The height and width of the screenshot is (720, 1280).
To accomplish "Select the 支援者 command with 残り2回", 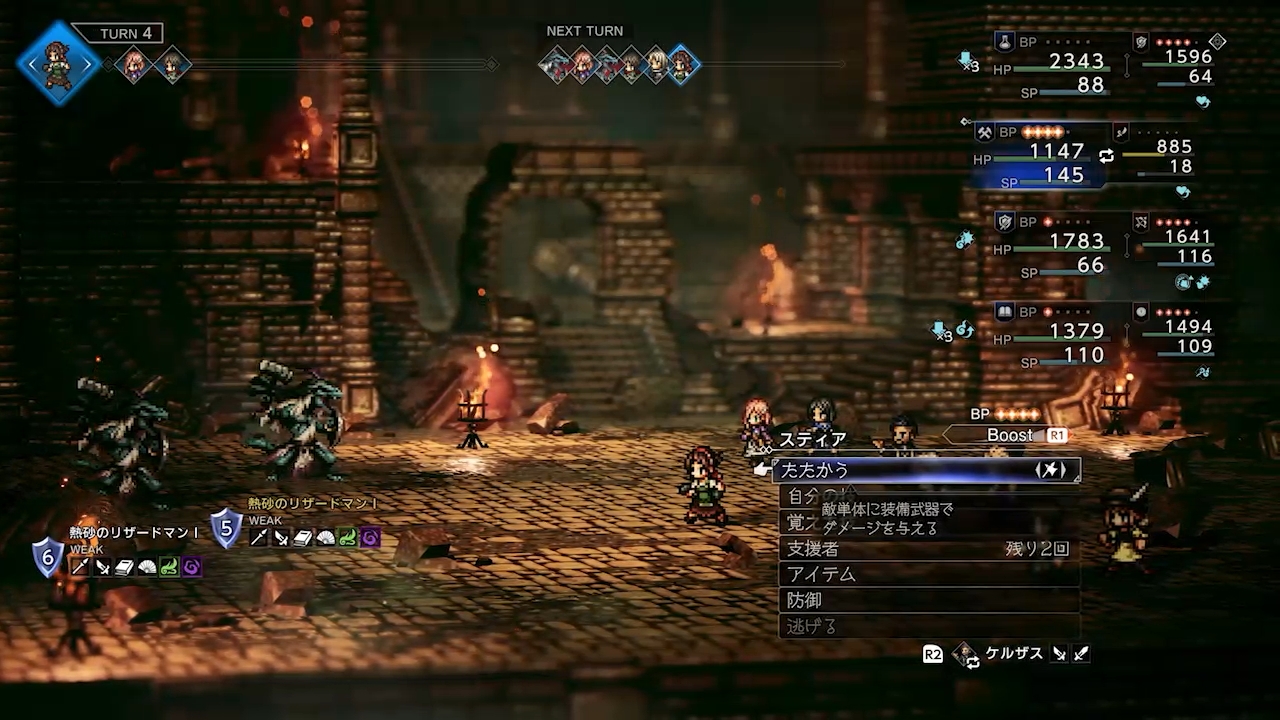I will (x=927, y=548).
